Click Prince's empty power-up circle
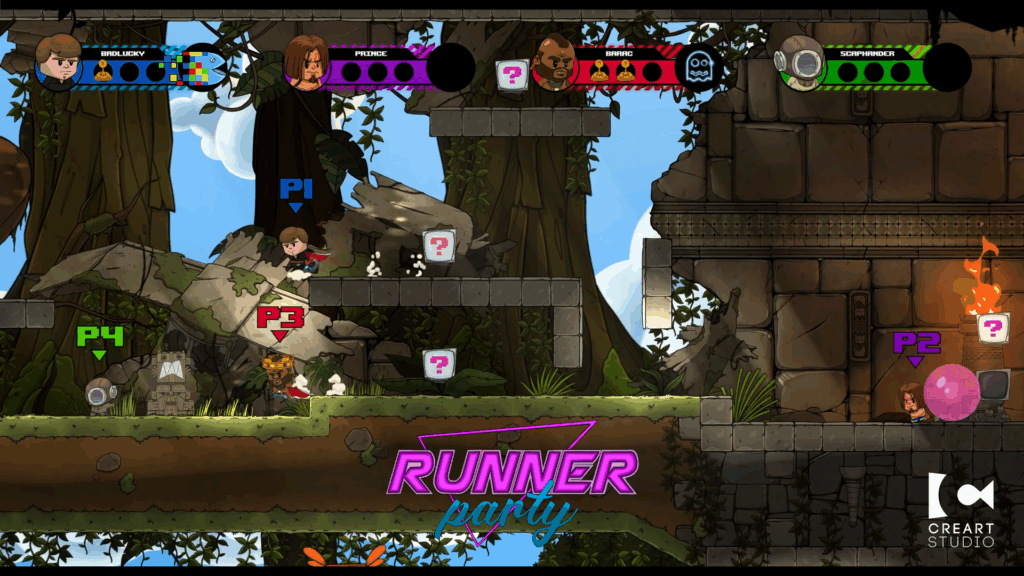This screenshot has height=576, width=1024. 450,68
